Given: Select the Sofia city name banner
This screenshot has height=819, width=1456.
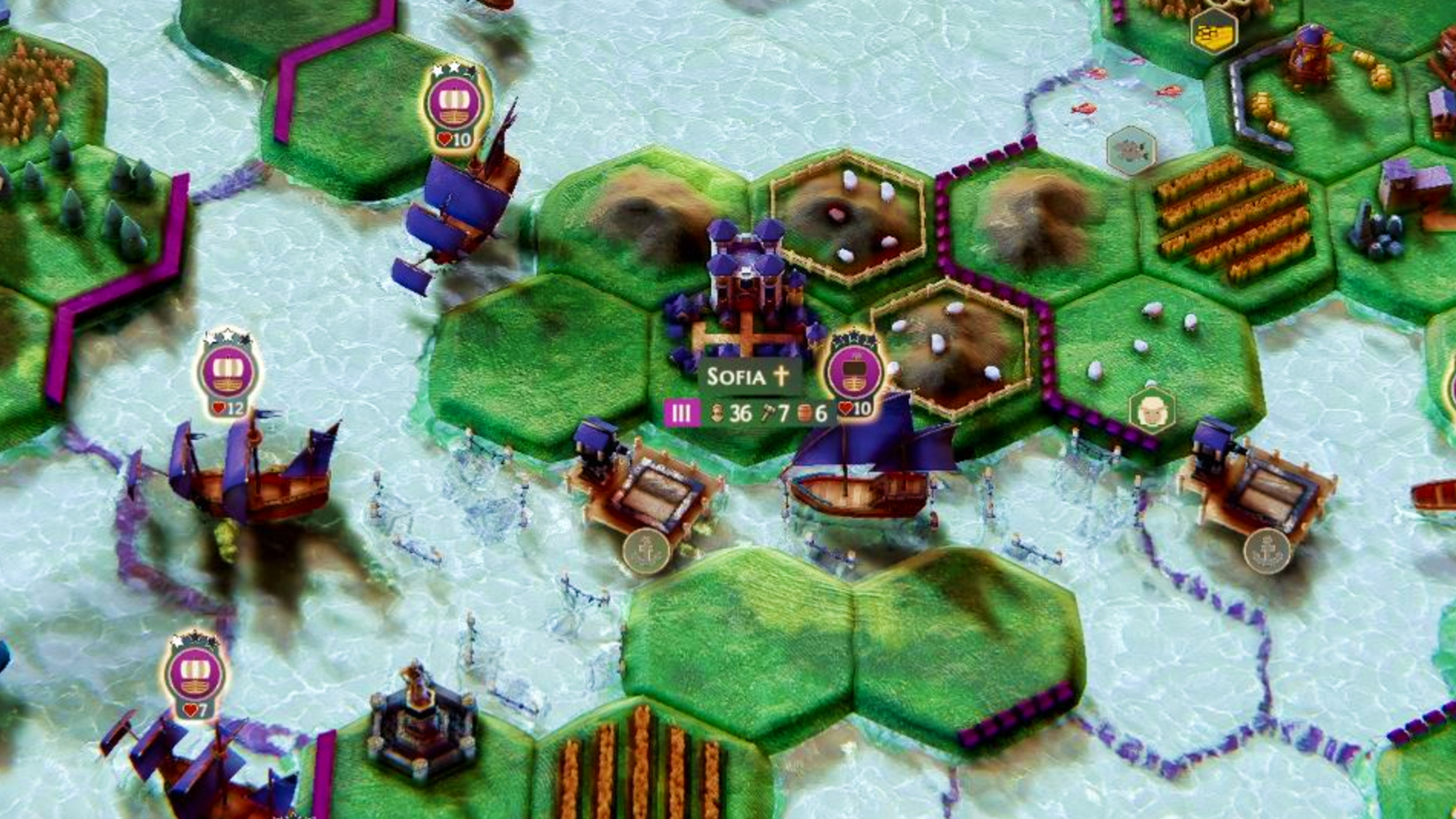Looking at the screenshot, I should coord(748,376).
